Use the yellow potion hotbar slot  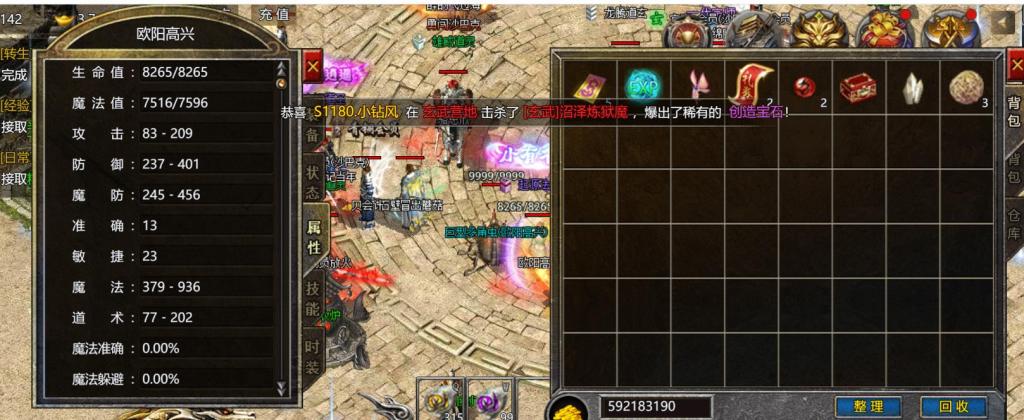(x=437, y=399)
